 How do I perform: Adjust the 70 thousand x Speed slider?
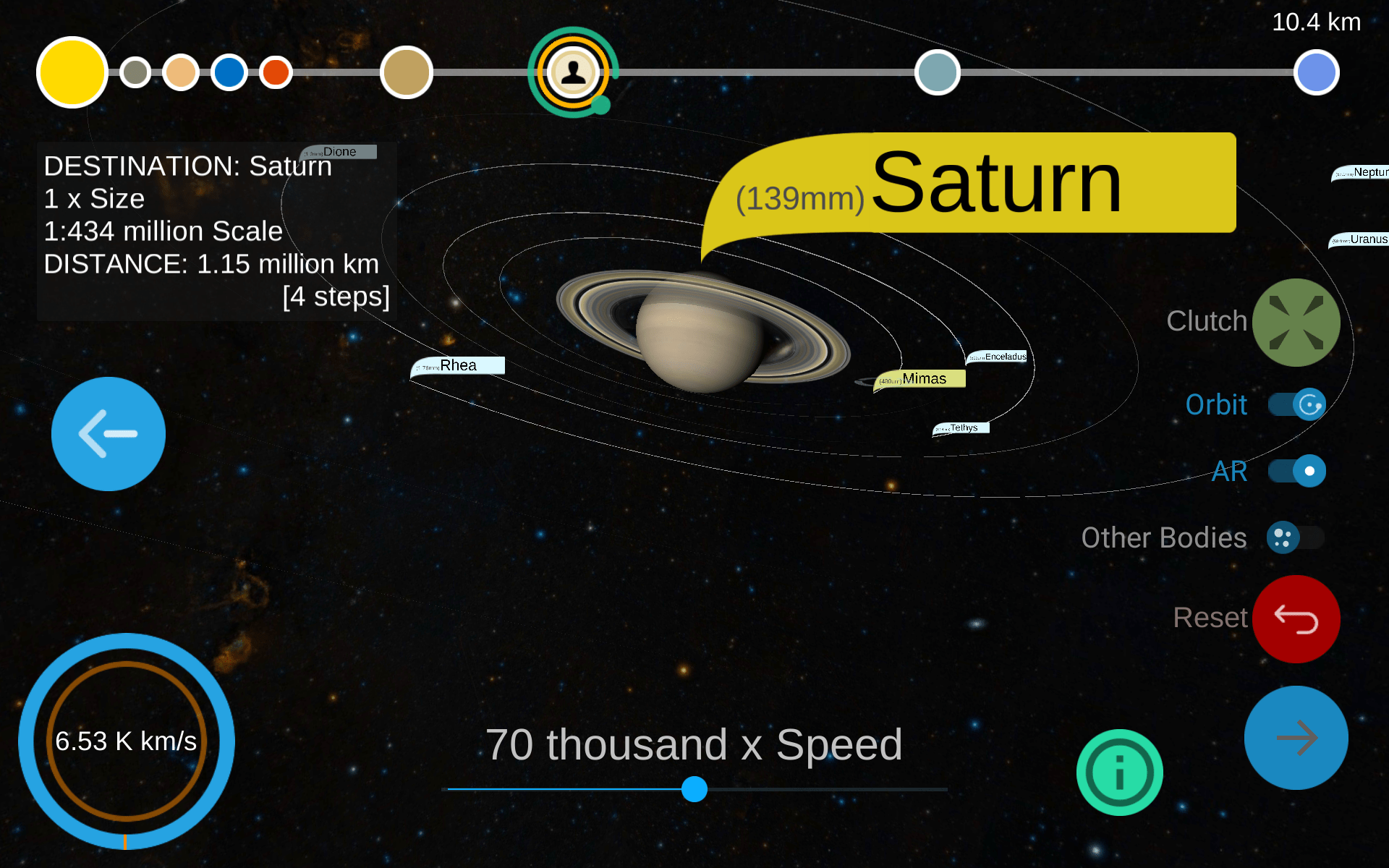[x=694, y=790]
